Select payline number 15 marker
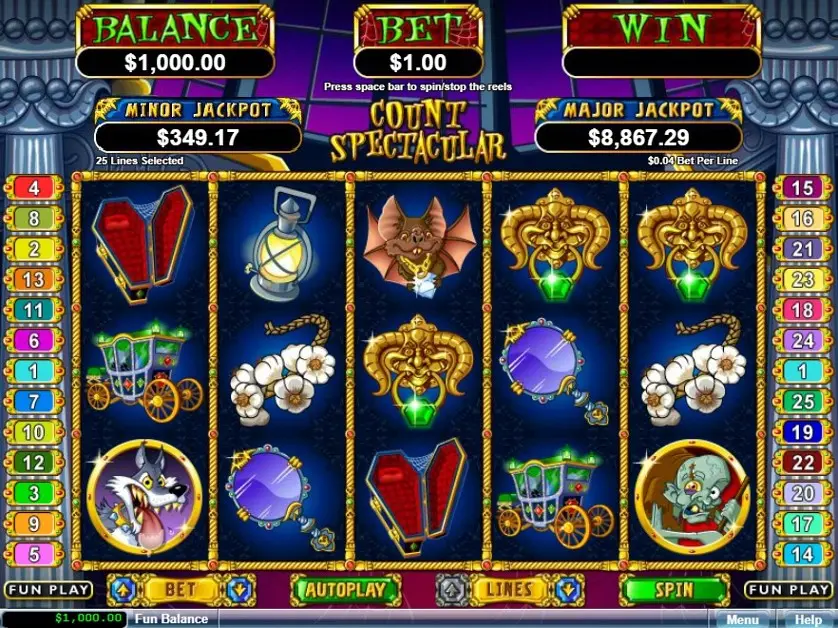This screenshot has width=838, height=628. click(x=802, y=188)
